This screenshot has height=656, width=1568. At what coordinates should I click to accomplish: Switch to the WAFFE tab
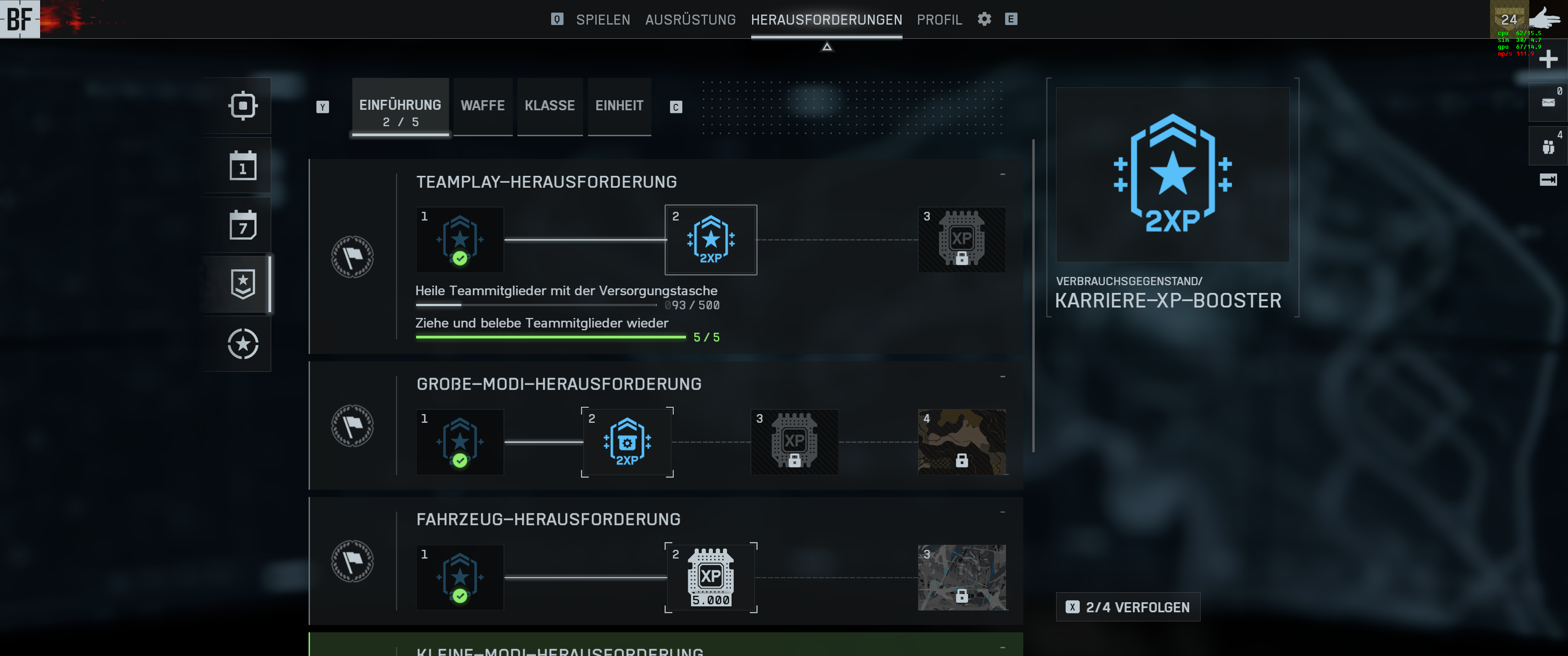[483, 105]
